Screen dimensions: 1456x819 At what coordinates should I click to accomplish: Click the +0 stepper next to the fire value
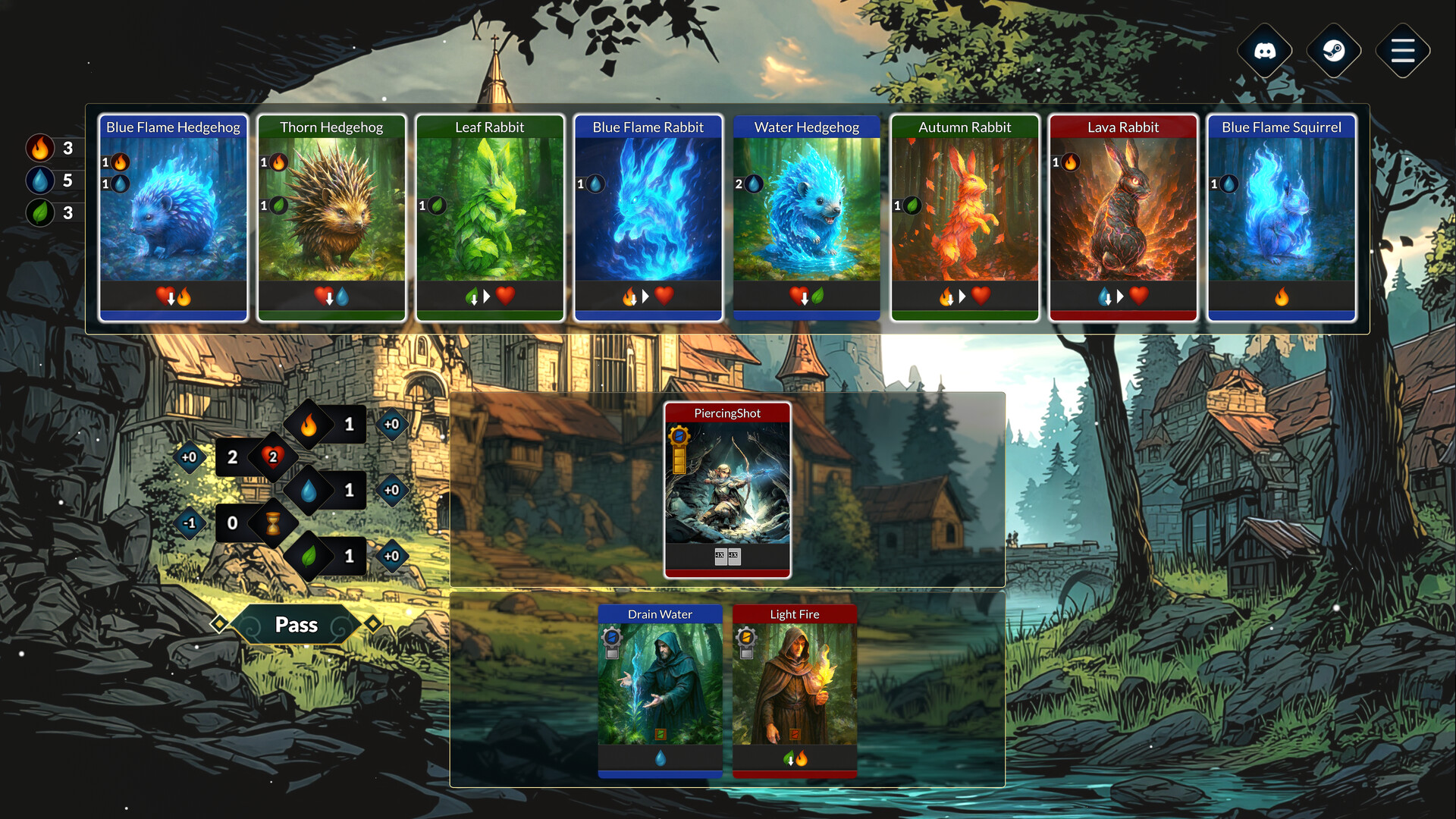click(392, 425)
